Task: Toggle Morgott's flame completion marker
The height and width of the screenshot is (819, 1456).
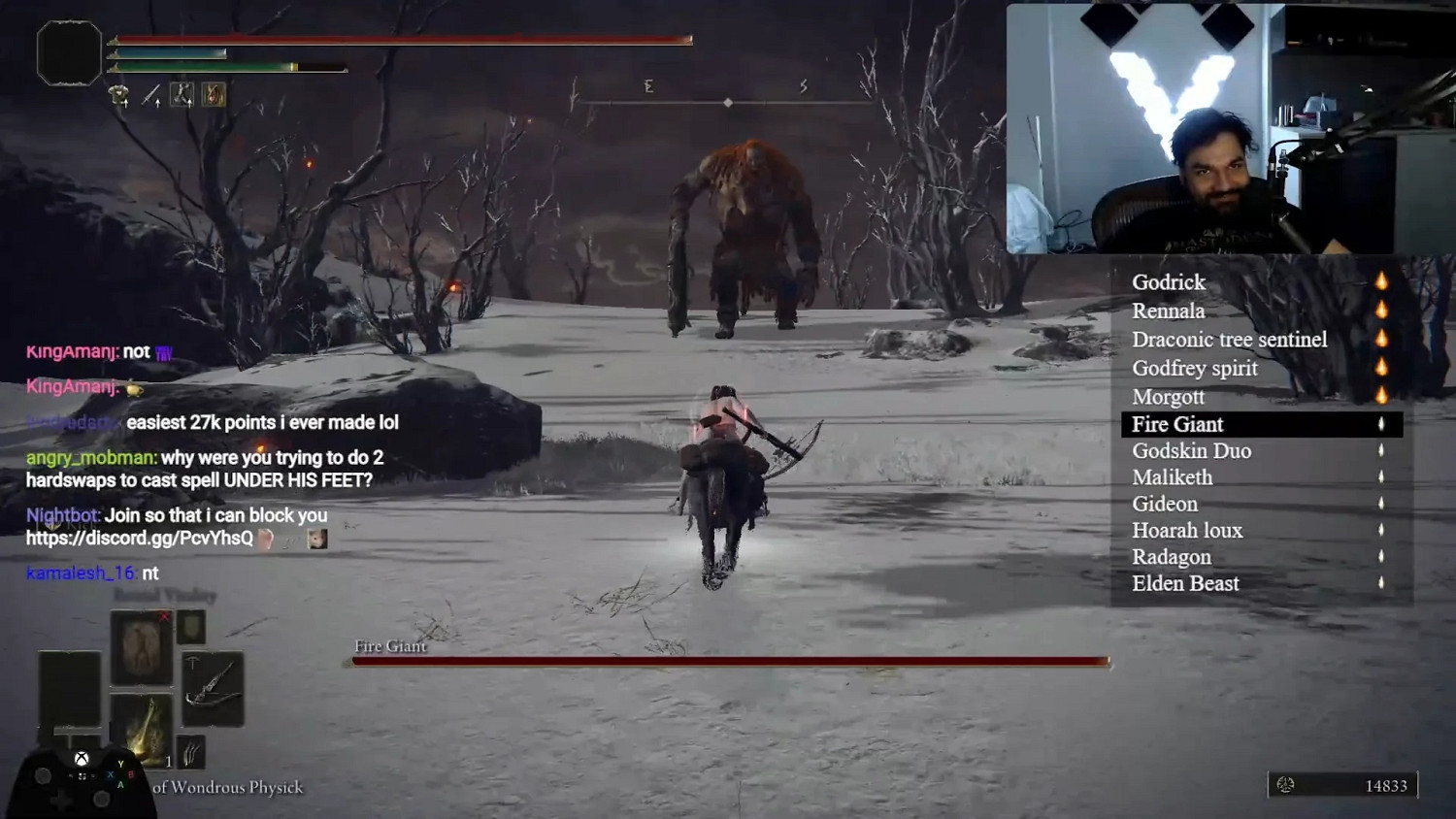Action: tap(1382, 397)
